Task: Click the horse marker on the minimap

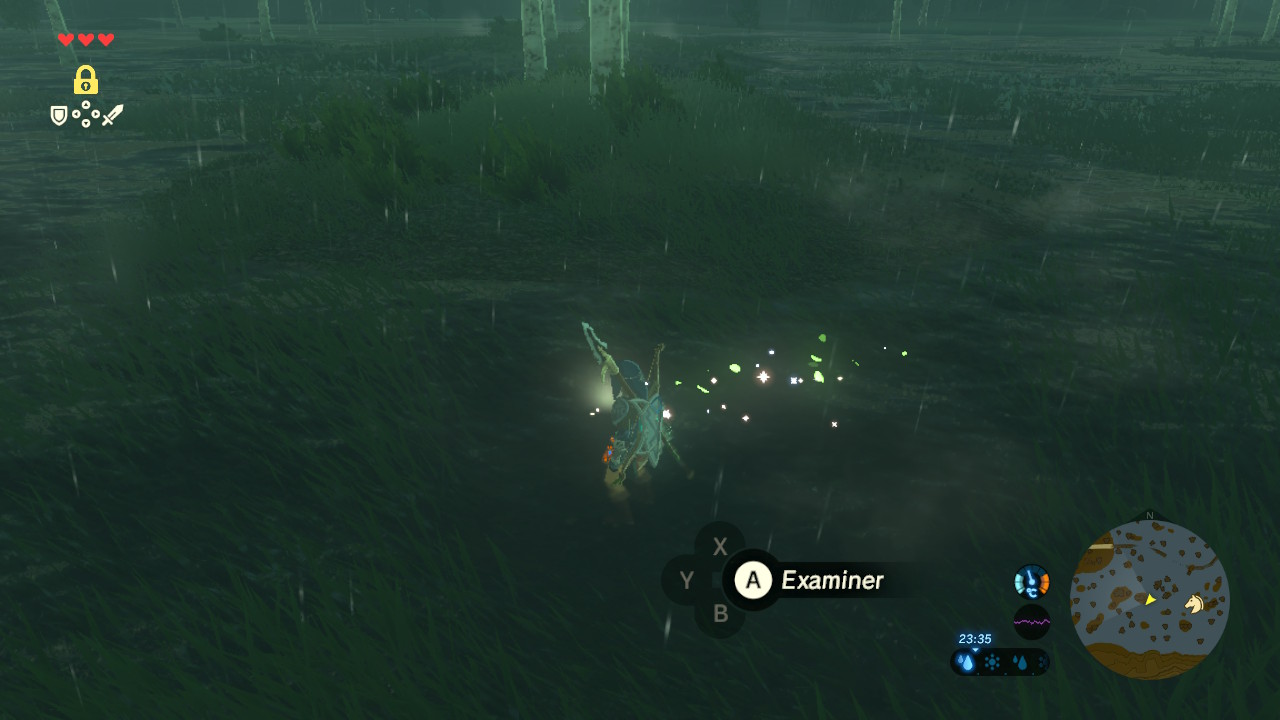Action: click(x=1194, y=603)
